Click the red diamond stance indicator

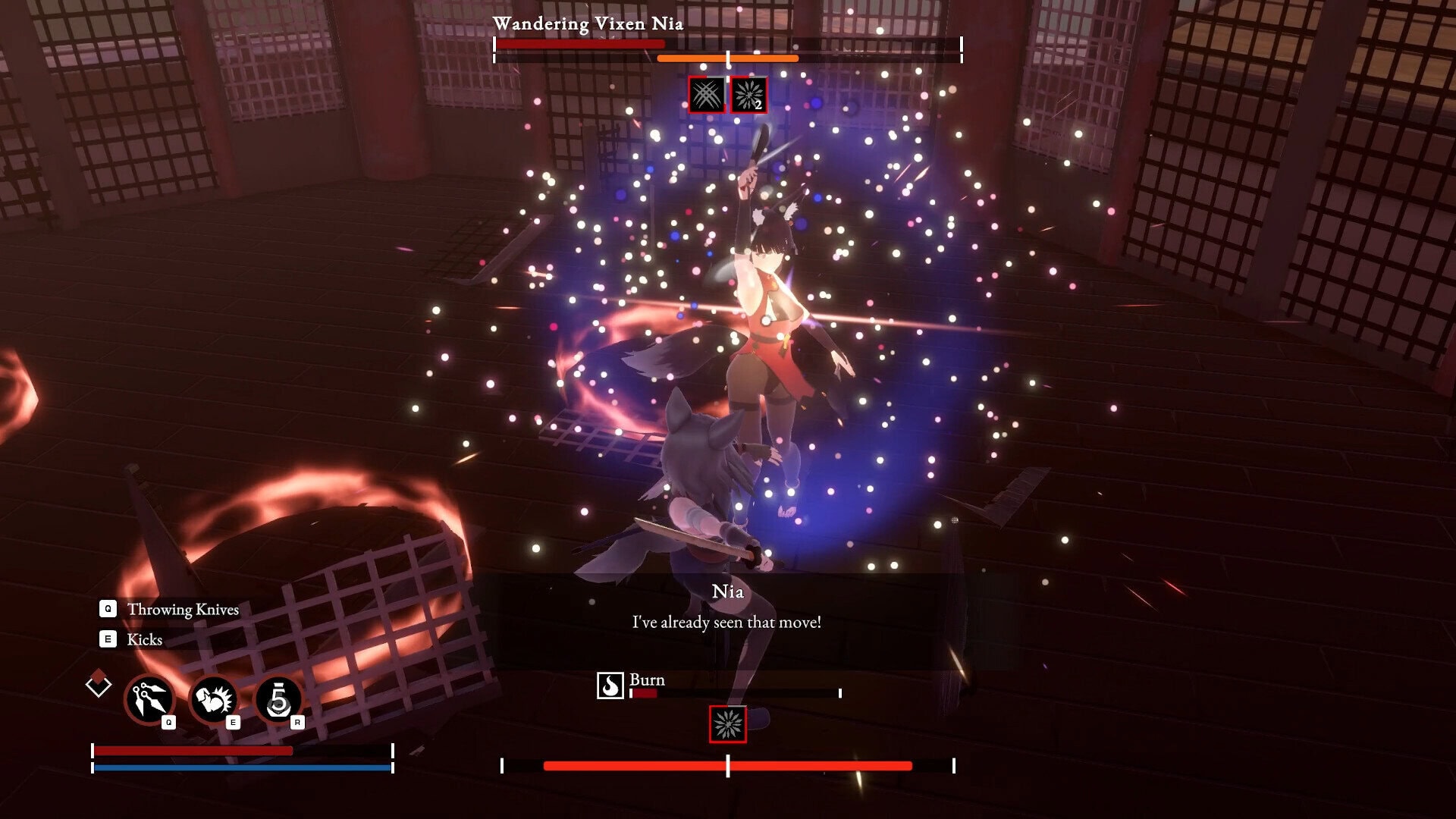click(99, 683)
